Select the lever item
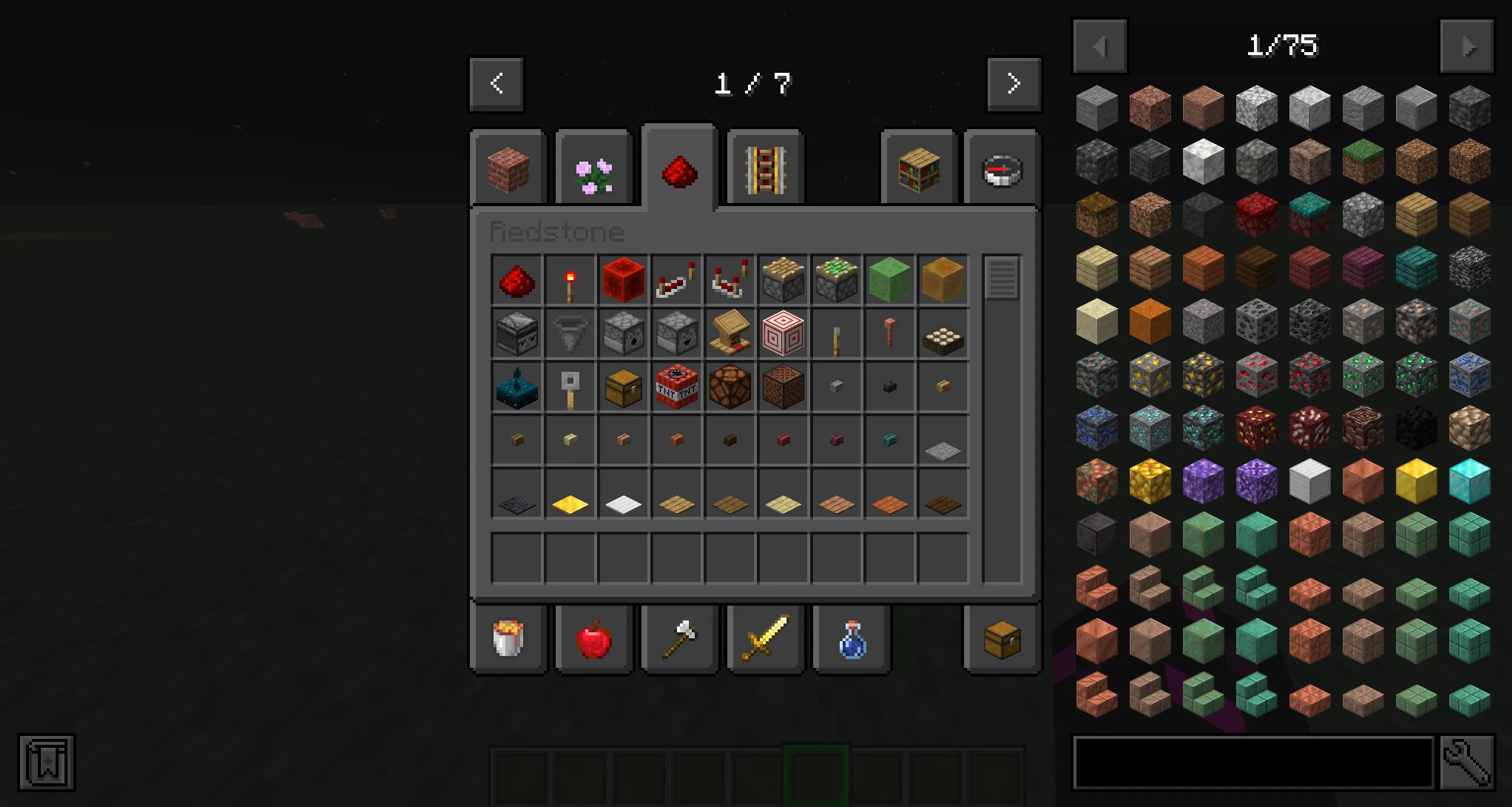The image size is (1512, 807). [x=836, y=335]
